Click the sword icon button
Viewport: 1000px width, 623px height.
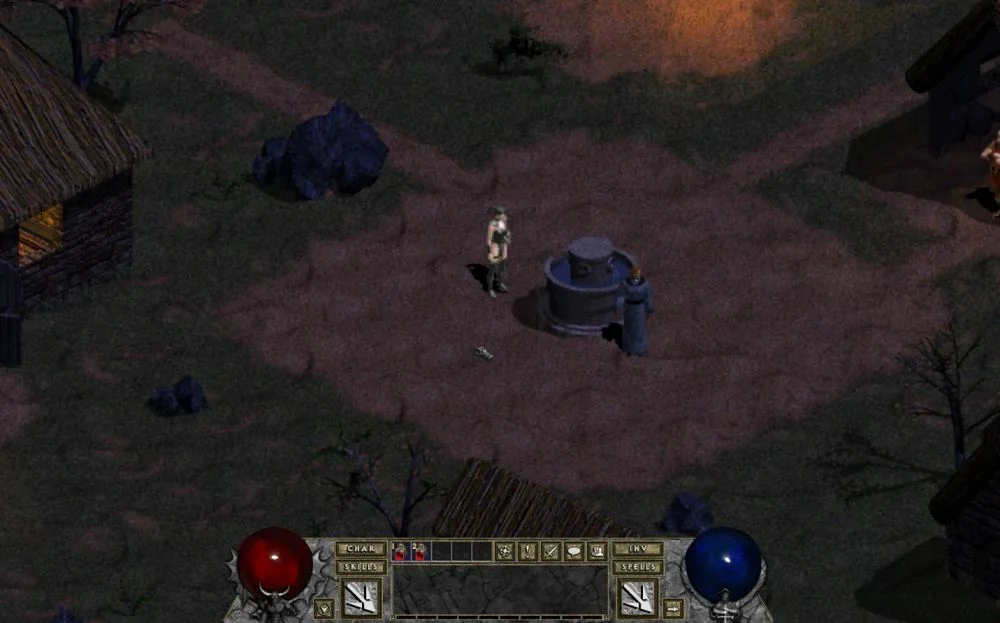551,551
